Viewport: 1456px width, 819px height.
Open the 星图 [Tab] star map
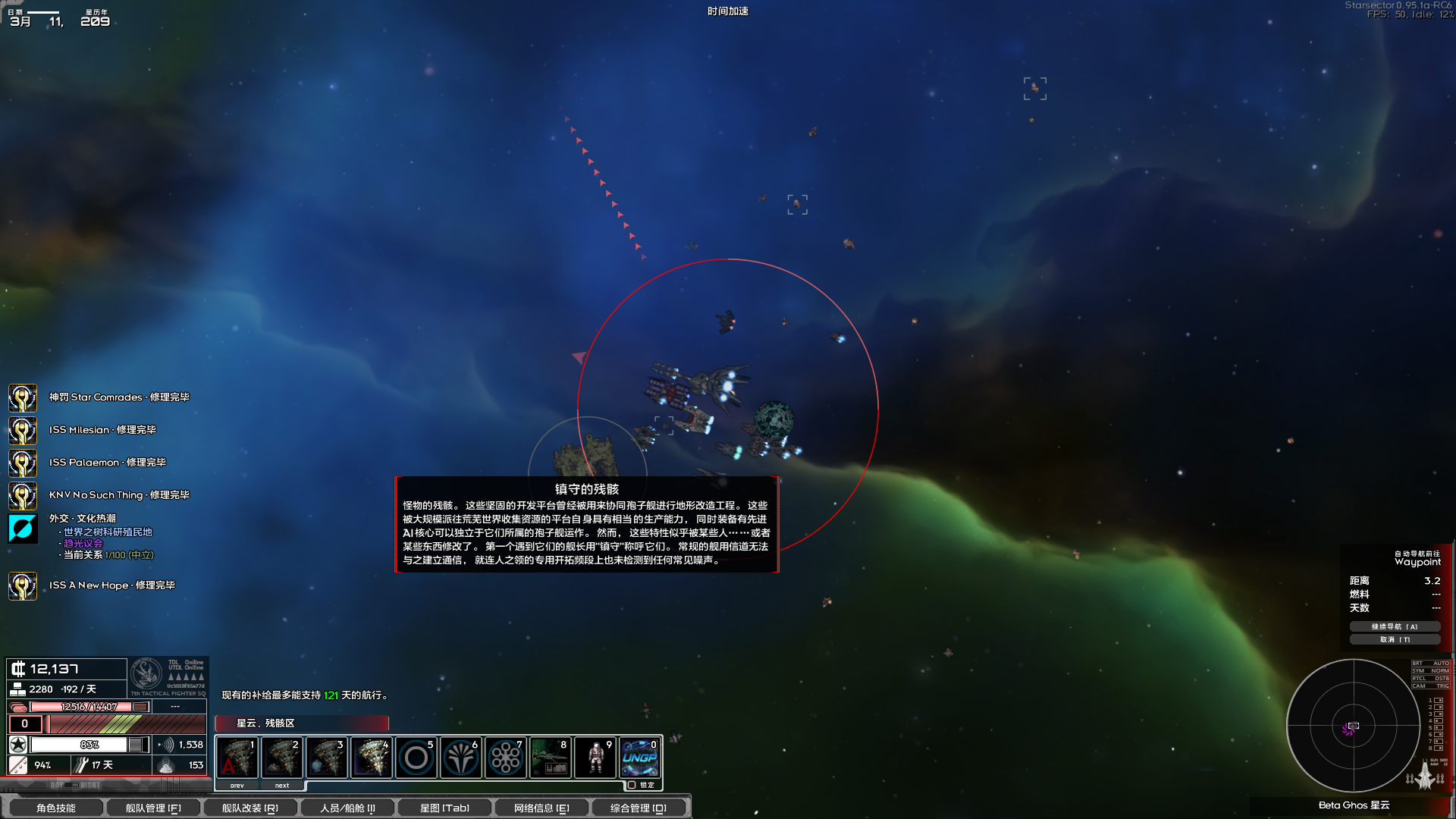coord(444,808)
